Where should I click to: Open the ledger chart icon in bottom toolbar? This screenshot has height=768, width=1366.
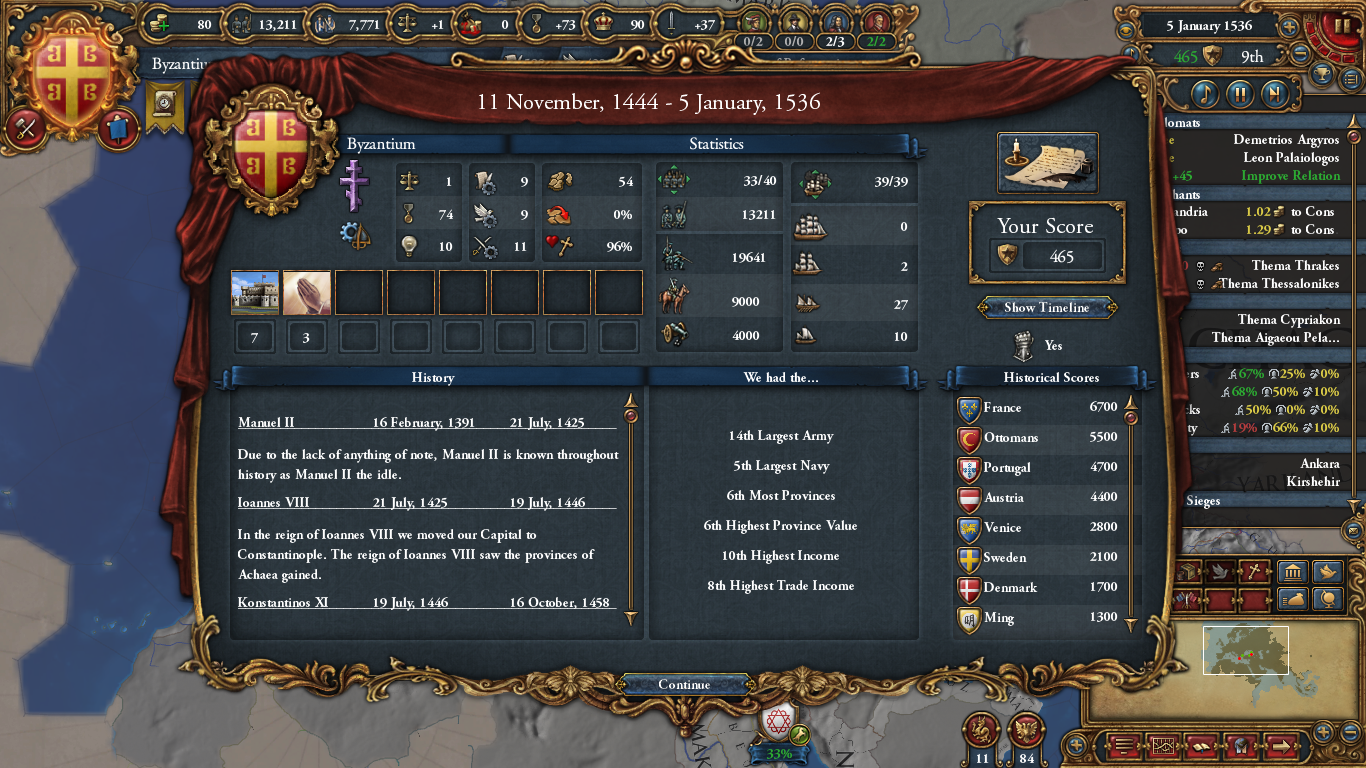(1163, 746)
